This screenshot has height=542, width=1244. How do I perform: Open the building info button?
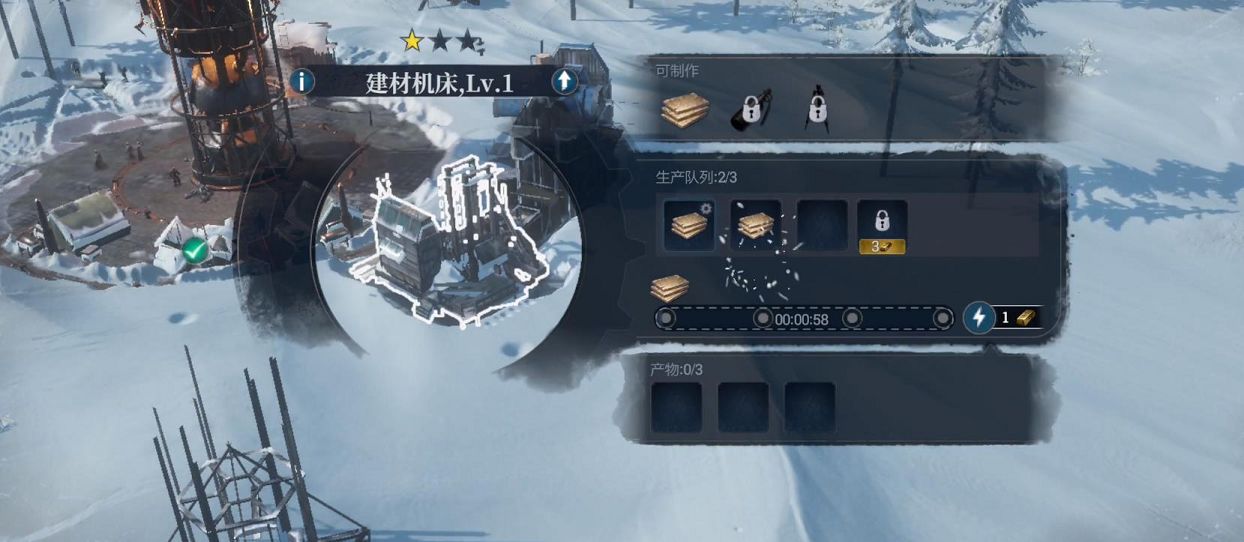[x=302, y=81]
